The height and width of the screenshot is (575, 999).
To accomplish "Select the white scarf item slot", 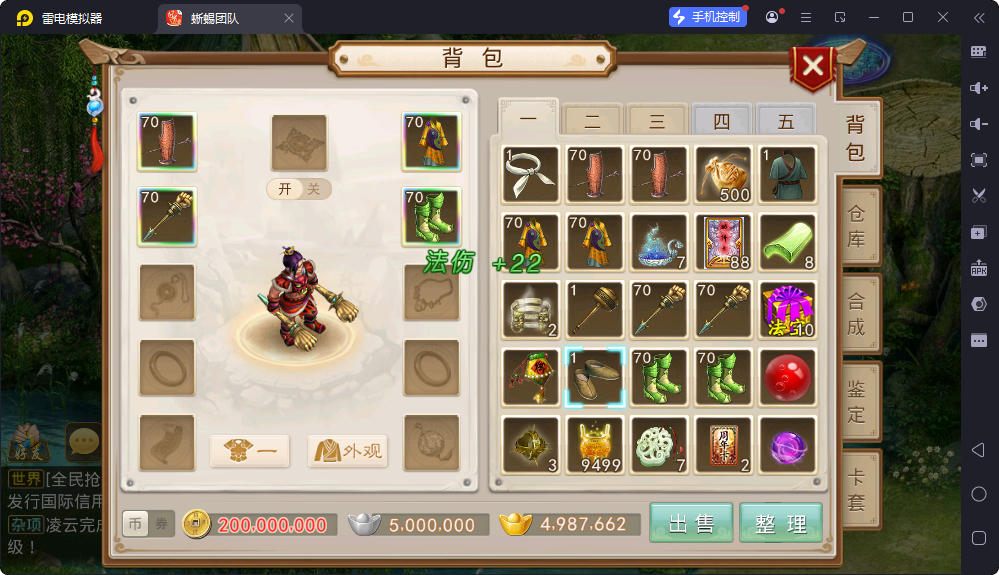I will [x=531, y=174].
